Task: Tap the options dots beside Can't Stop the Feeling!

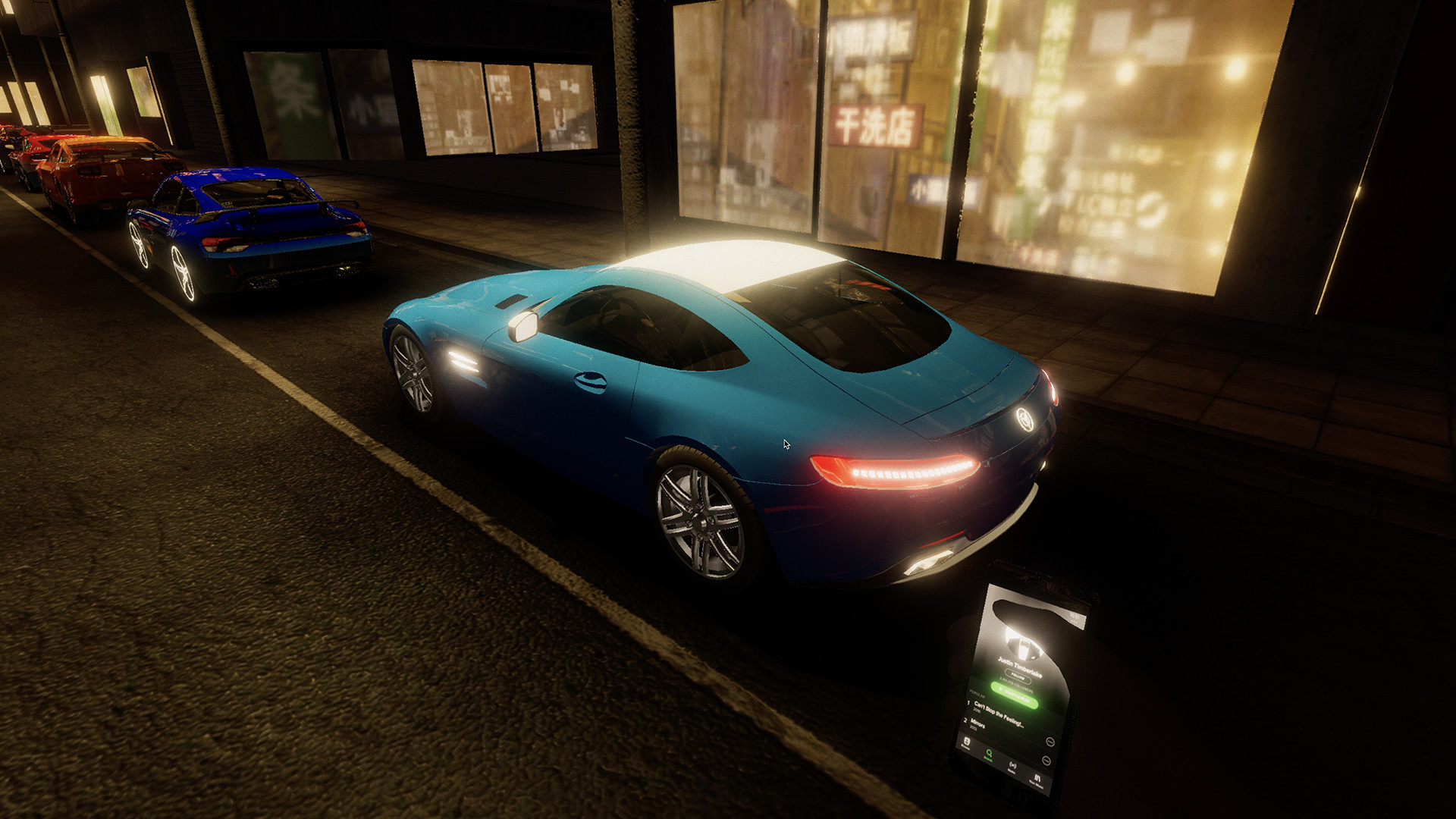Action: pyautogui.click(x=1050, y=742)
